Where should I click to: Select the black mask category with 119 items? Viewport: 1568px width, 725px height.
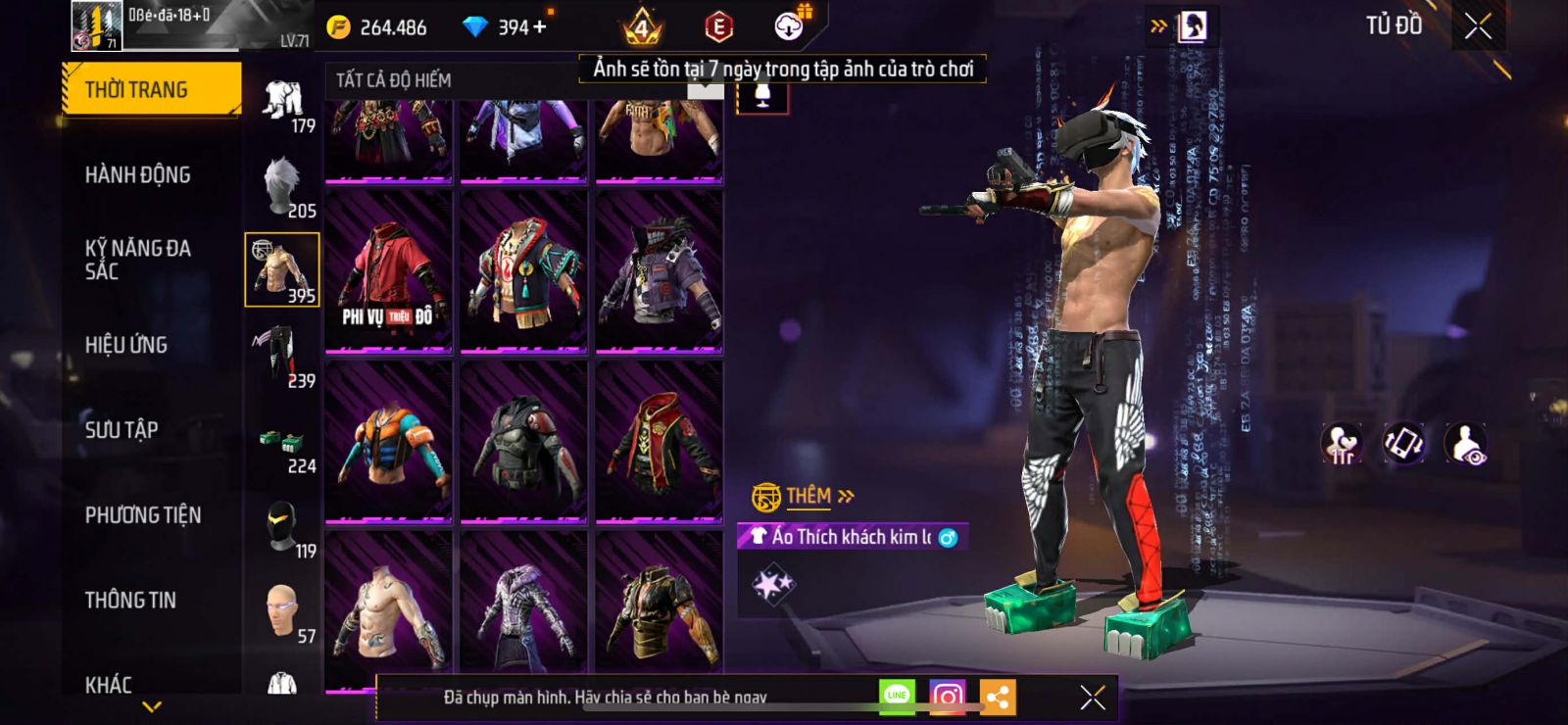pyautogui.click(x=282, y=527)
